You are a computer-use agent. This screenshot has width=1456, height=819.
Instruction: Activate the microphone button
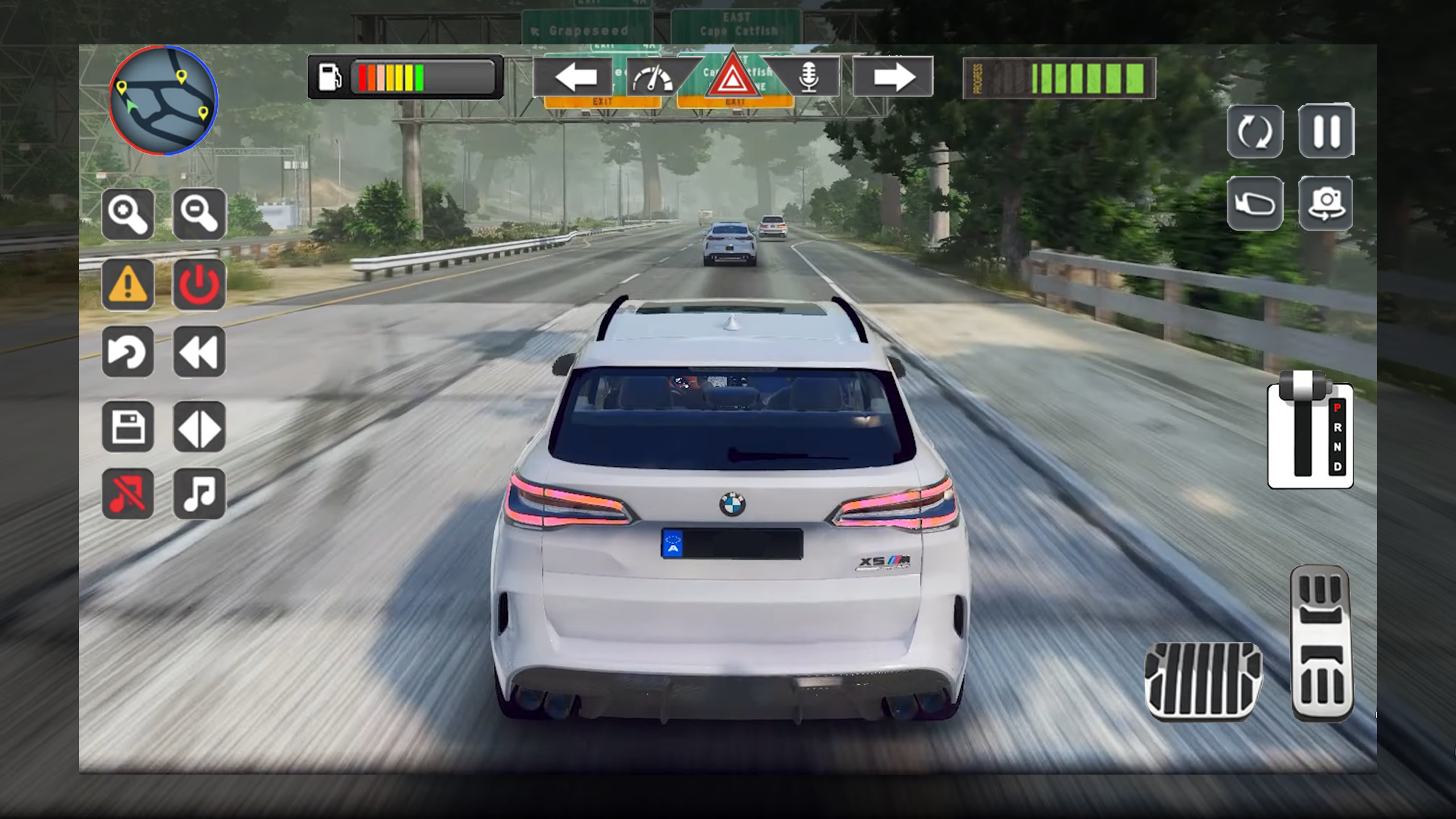808,77
